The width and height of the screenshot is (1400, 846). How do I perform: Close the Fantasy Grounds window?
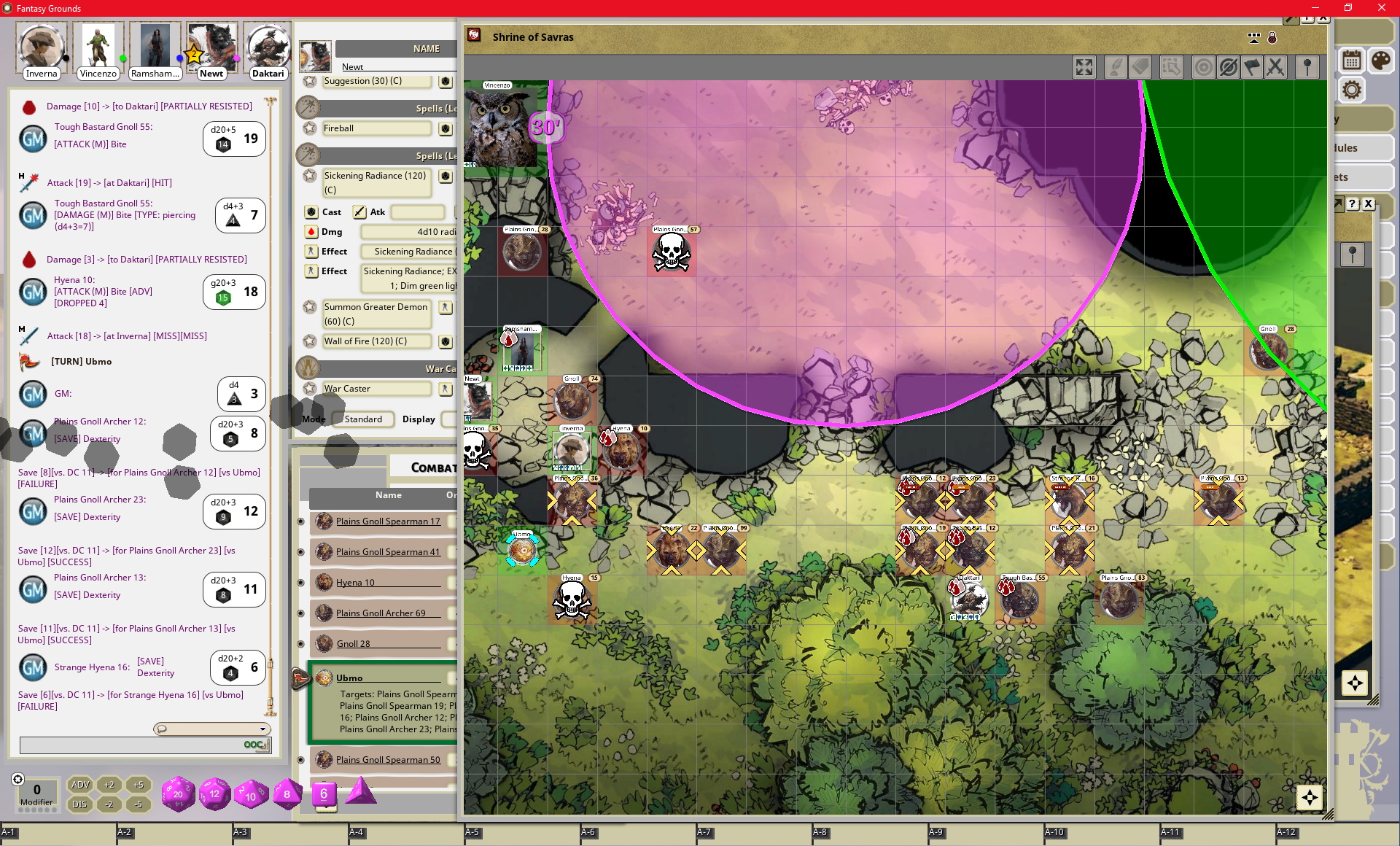pyautogui.click(x=1381, y=8)
